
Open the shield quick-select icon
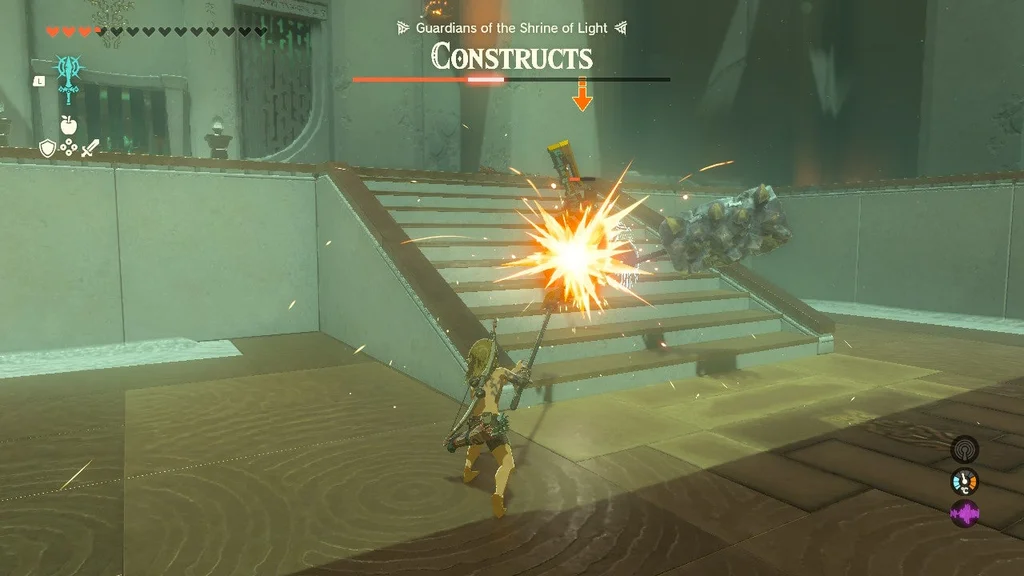coord(47,148)
